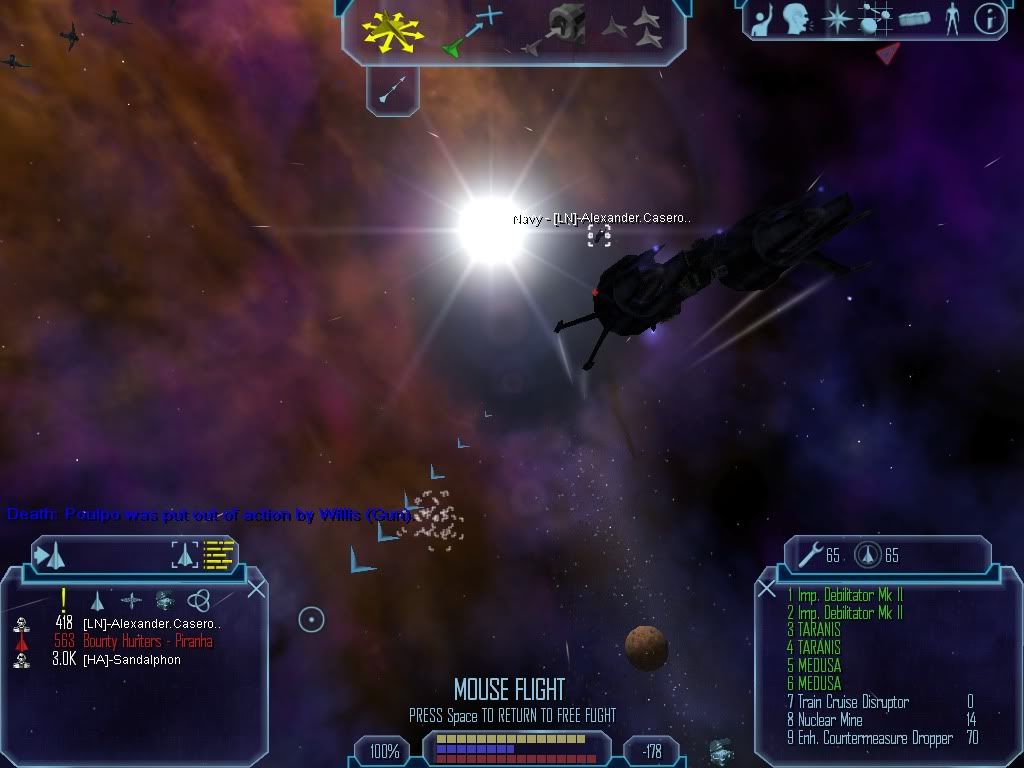Open the grid-and-spheres map icon
The width and height of the screenshot is (1024, 768).
click(x=875, y=19)
